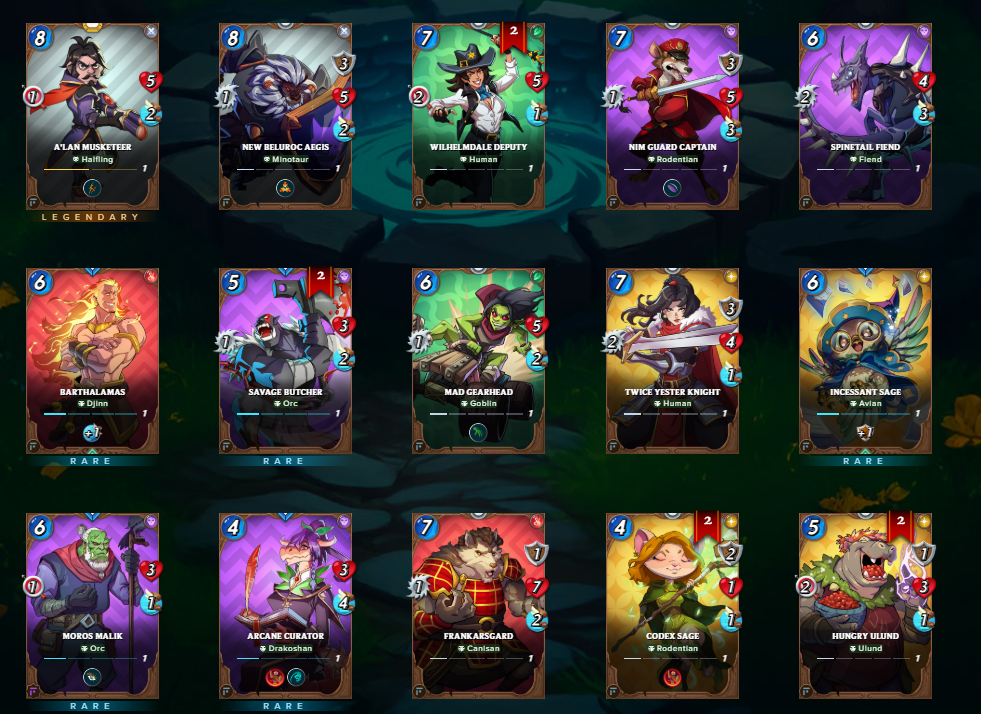This screenshot has height=714, width=981.
Task: Open the Frankarsgard card
Action: [478, 605]
